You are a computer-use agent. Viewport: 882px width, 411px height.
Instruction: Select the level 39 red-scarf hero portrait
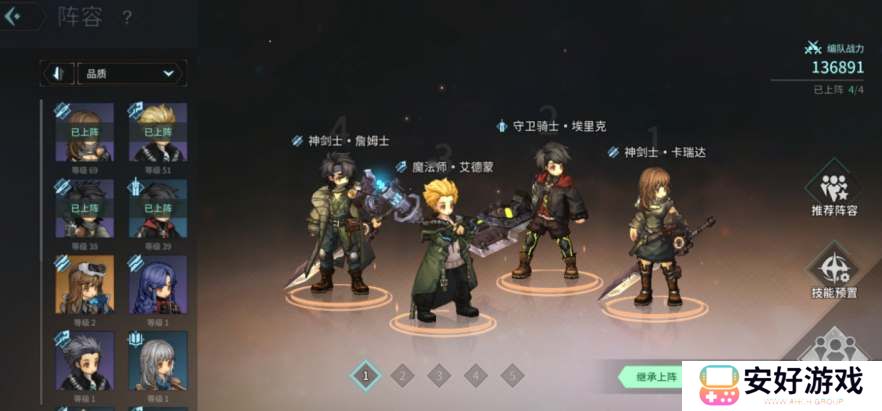click(x=157, y=208)
